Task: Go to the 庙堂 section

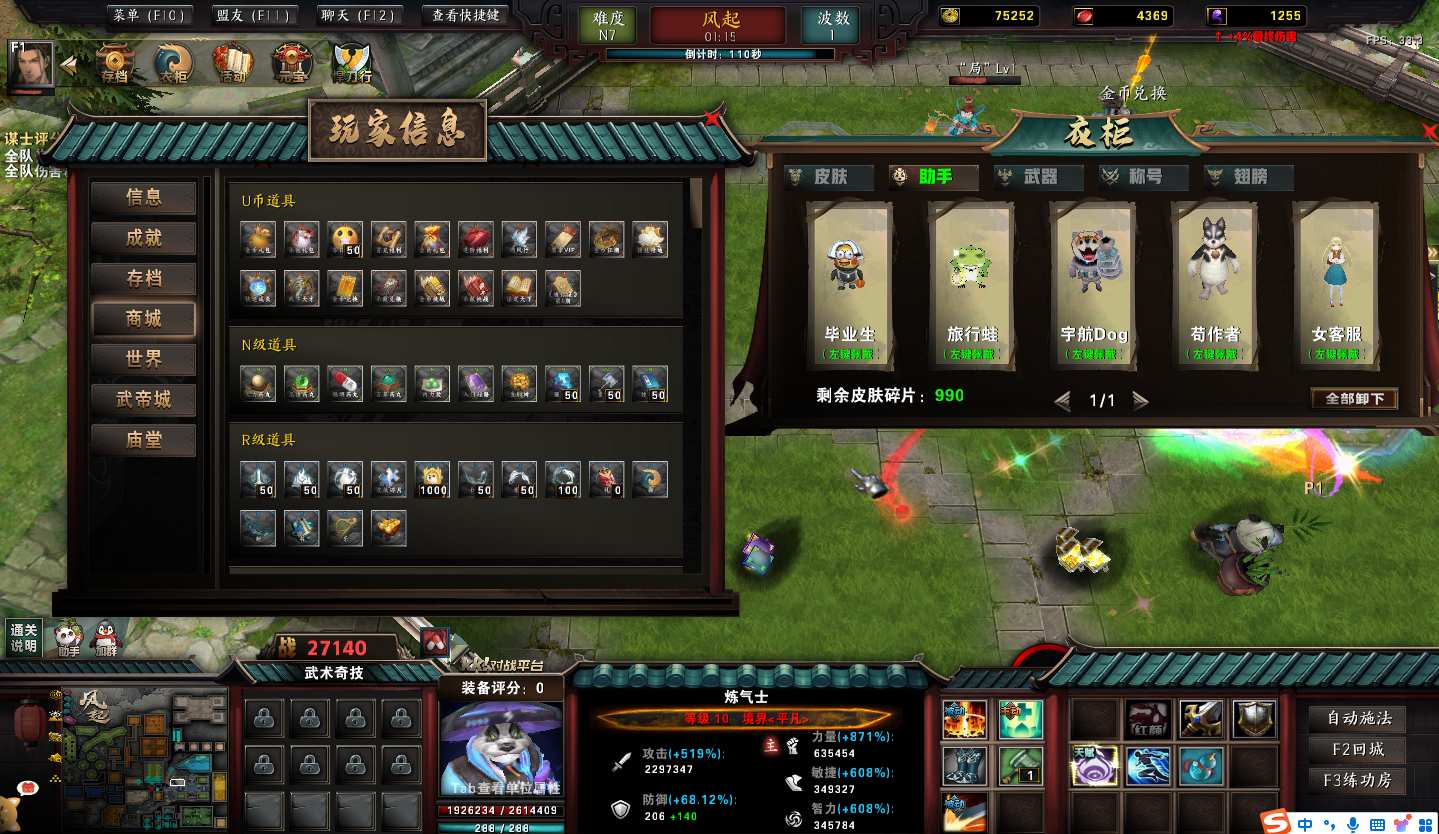Action: 144,440
